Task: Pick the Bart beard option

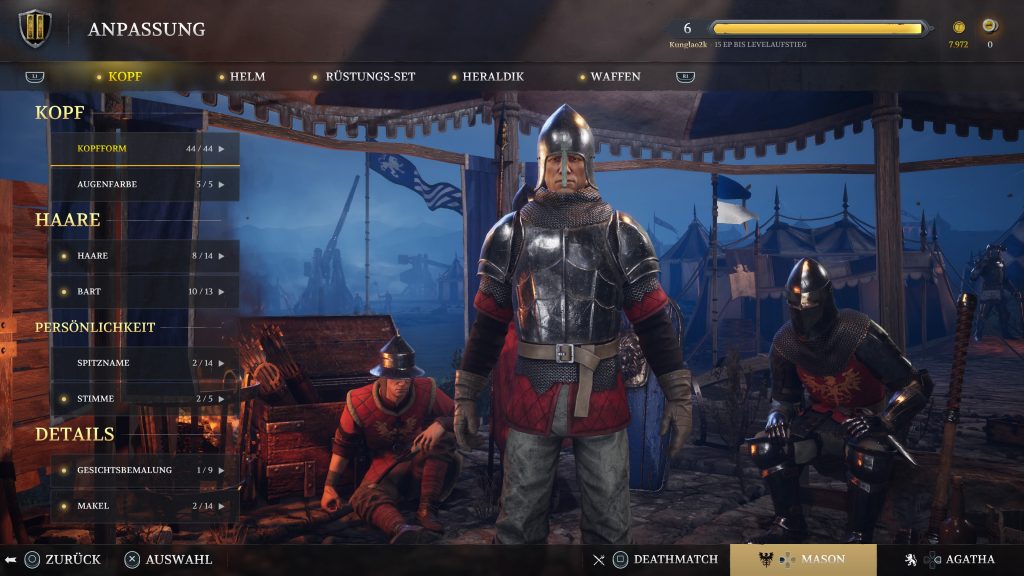Action: tap(145, 291)
